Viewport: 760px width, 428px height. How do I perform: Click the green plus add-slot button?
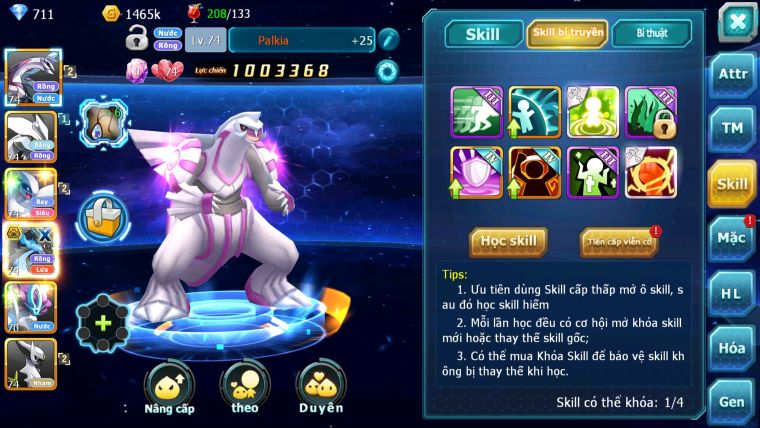(x=103, y=324)
